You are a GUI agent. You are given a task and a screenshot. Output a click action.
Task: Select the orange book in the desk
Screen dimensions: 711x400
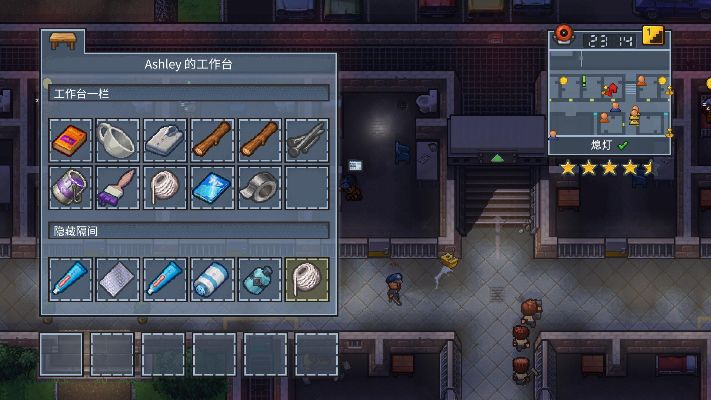point(71,140)
